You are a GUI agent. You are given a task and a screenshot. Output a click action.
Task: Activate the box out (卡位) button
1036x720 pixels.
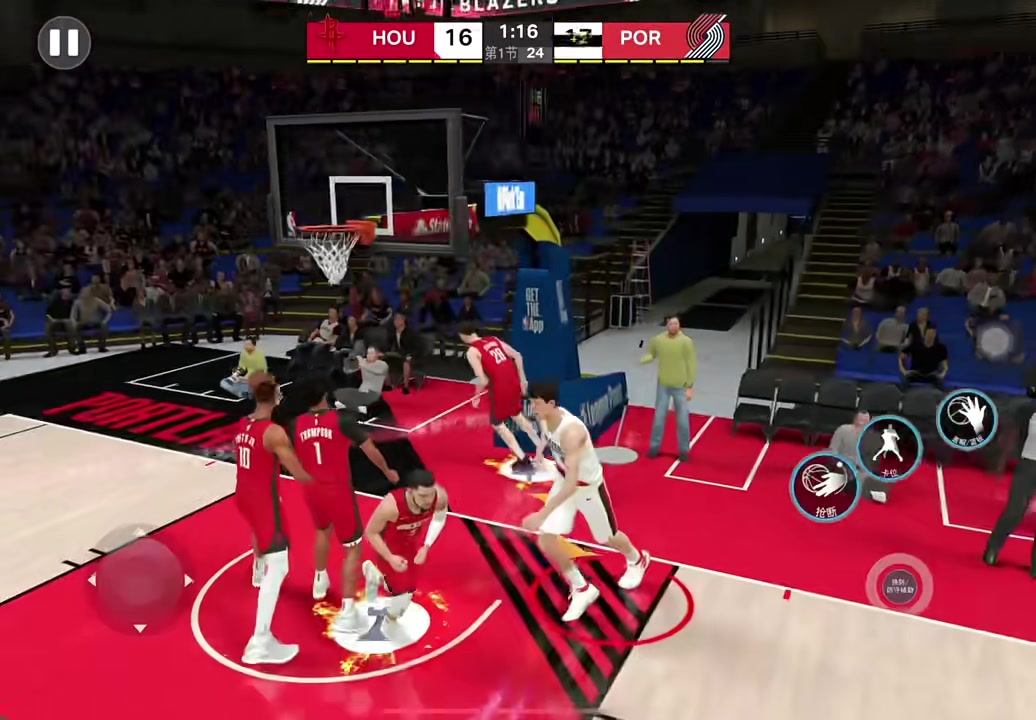[888, 447]
